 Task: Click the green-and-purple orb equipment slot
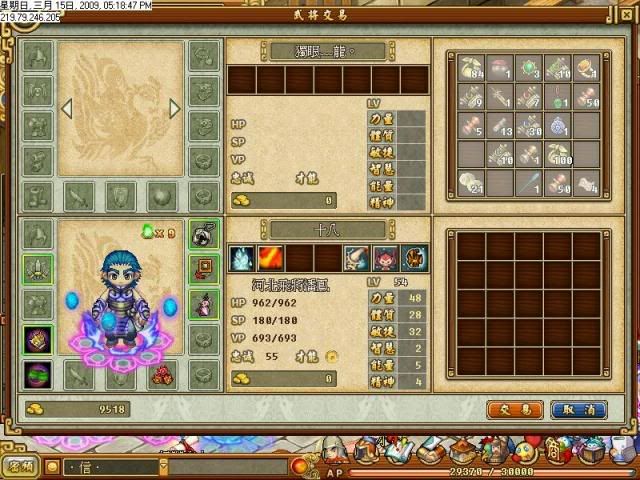(38, 374)
